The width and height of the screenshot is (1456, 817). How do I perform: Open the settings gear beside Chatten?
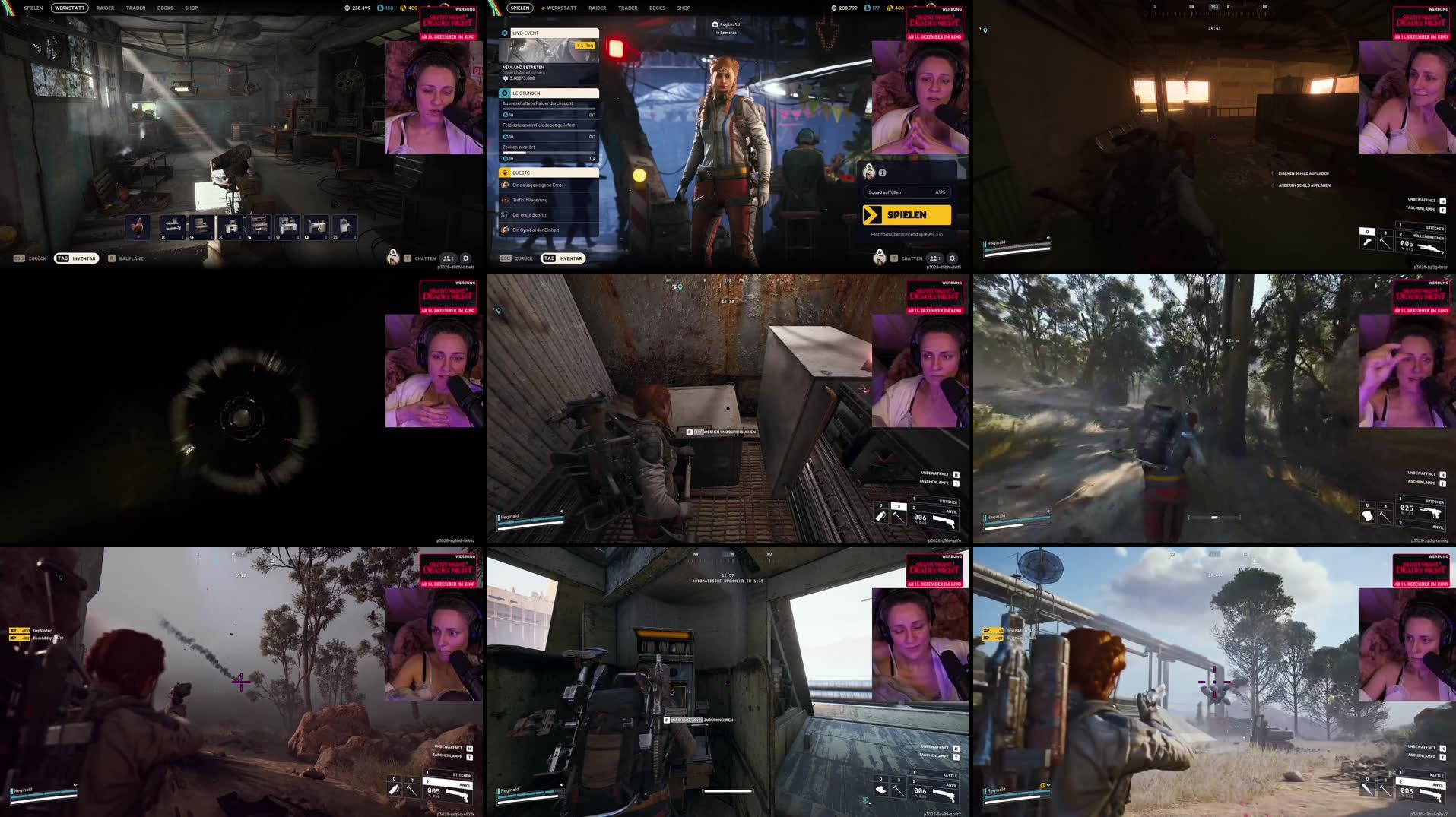click(952, 258)
